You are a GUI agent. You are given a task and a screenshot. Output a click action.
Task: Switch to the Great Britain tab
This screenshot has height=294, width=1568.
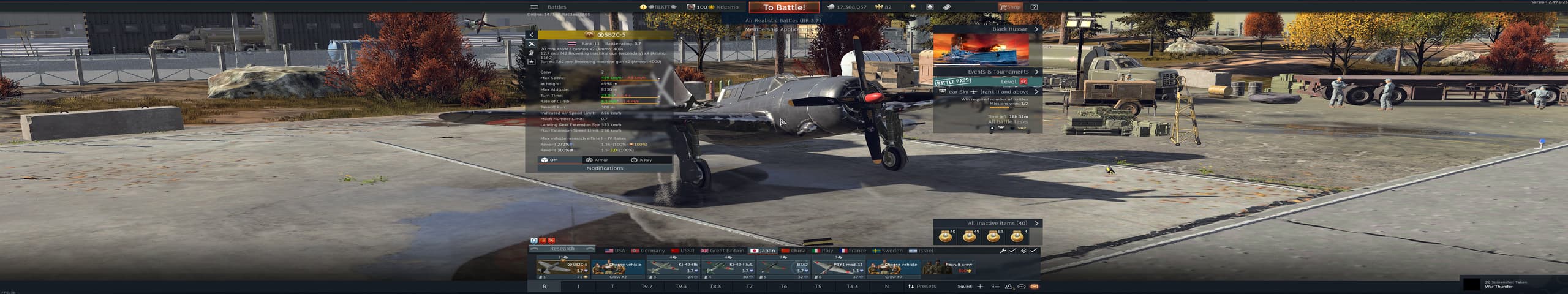click(723, 251)
